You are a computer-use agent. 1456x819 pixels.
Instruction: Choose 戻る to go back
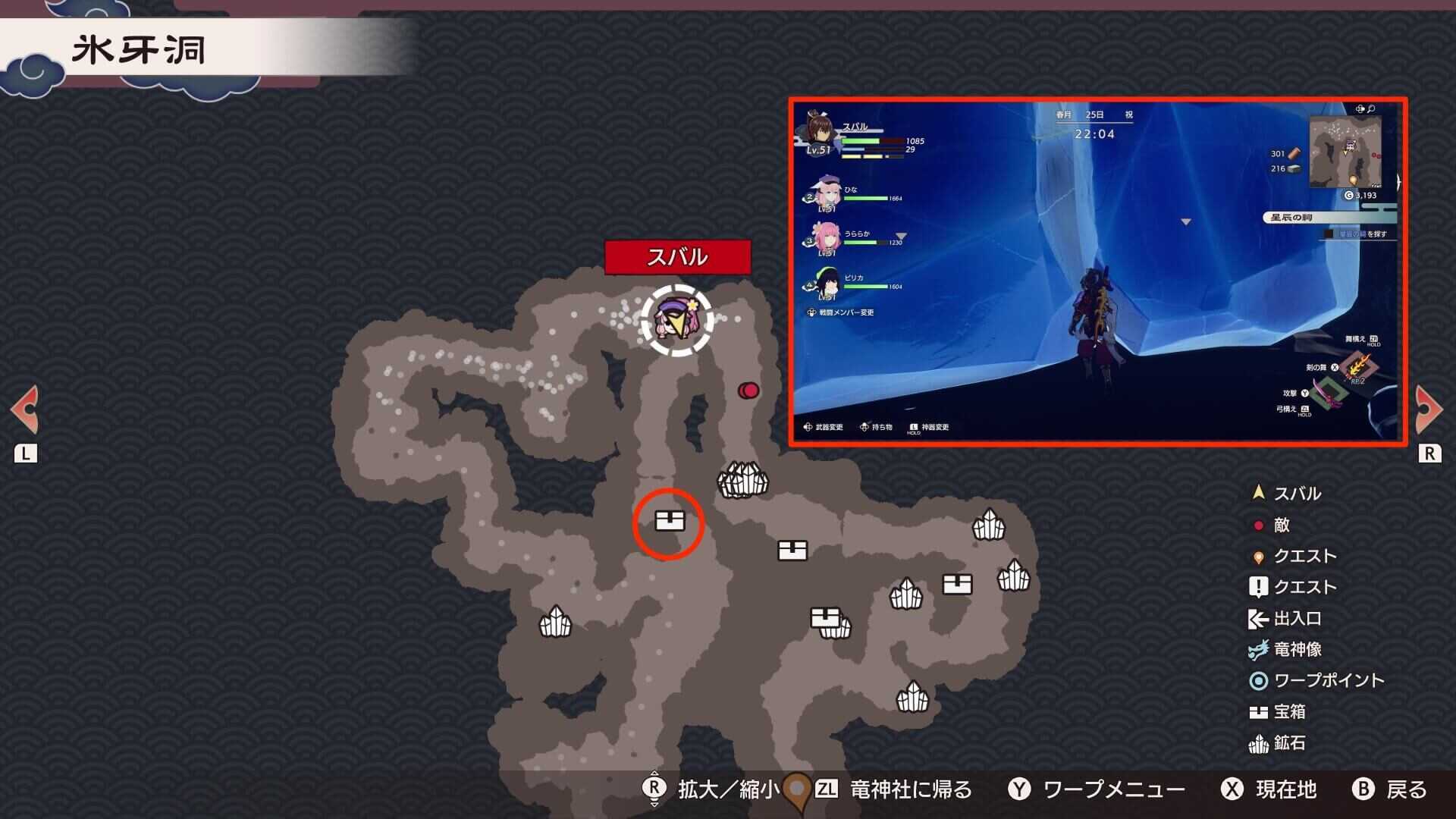pos(1407,789)
